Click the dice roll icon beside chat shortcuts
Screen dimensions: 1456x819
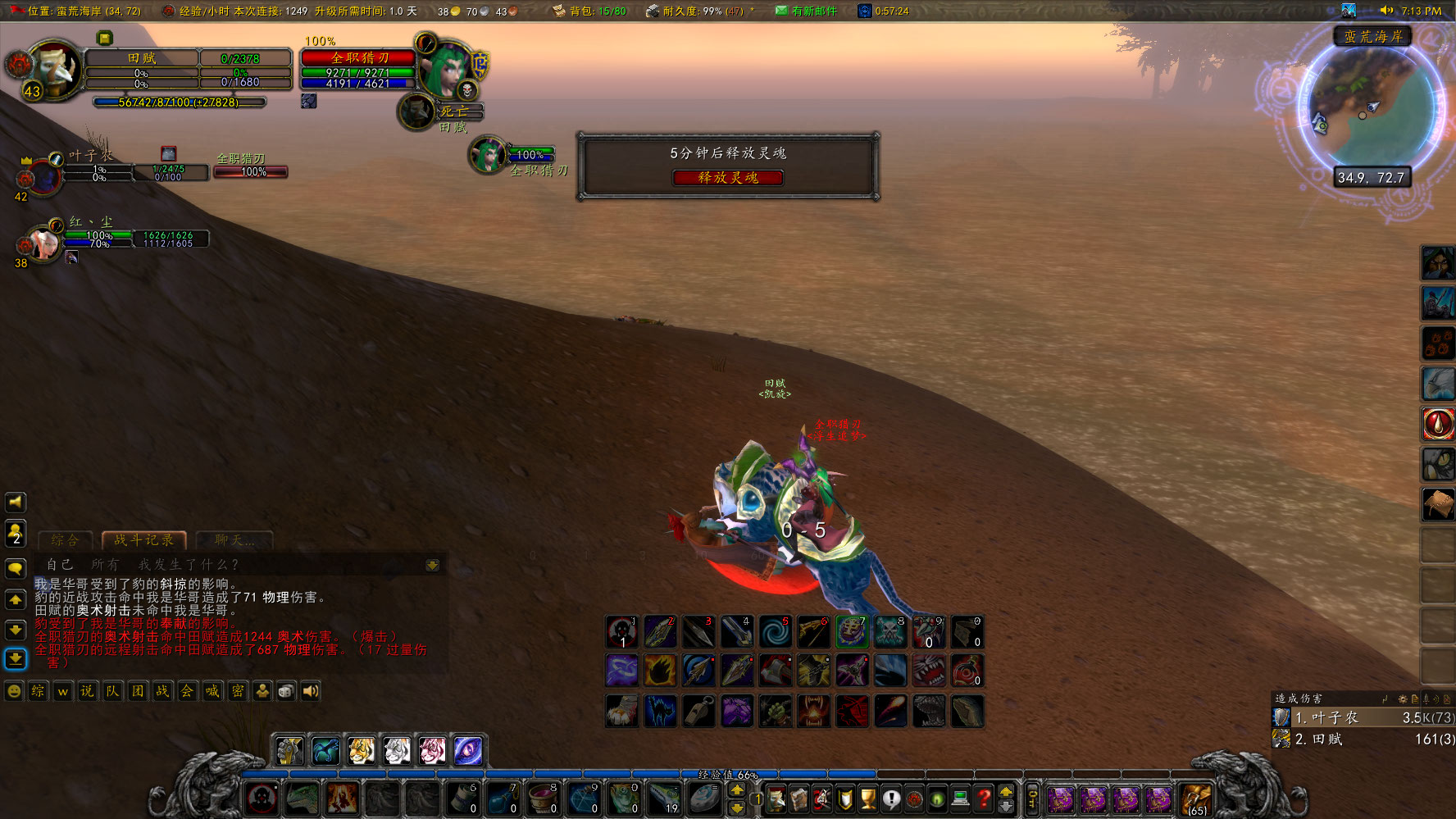(x=285, y=692)
